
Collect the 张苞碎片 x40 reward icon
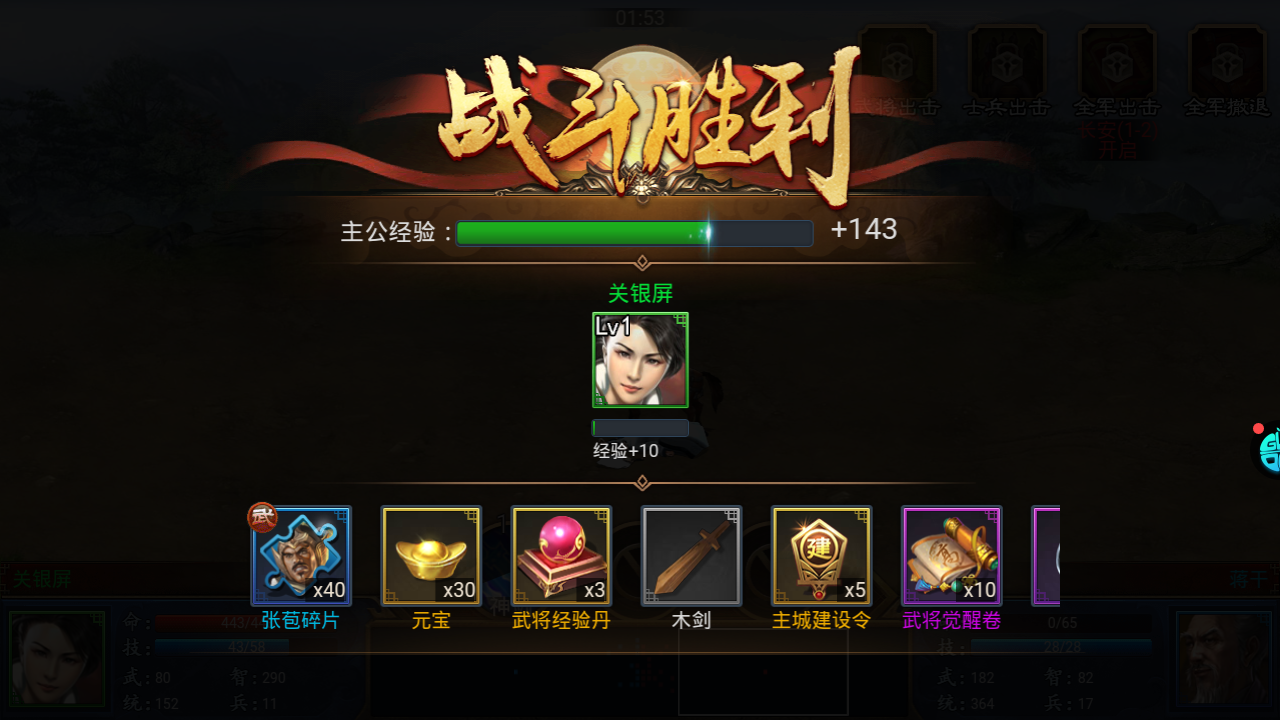pyautogui.click(x=300, y=556)
